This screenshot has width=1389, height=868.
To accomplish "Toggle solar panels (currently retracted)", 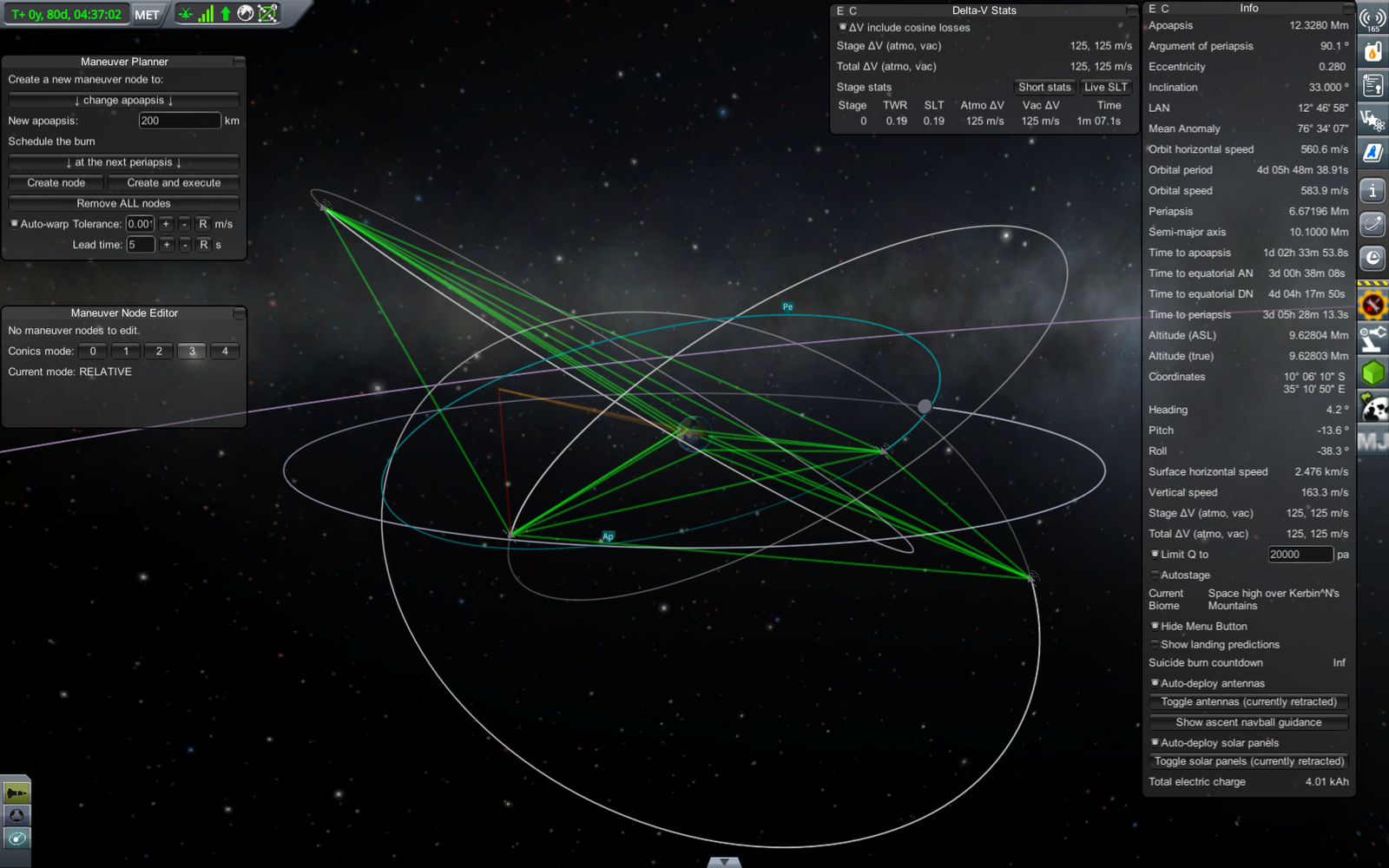I will pos(1248,761).
